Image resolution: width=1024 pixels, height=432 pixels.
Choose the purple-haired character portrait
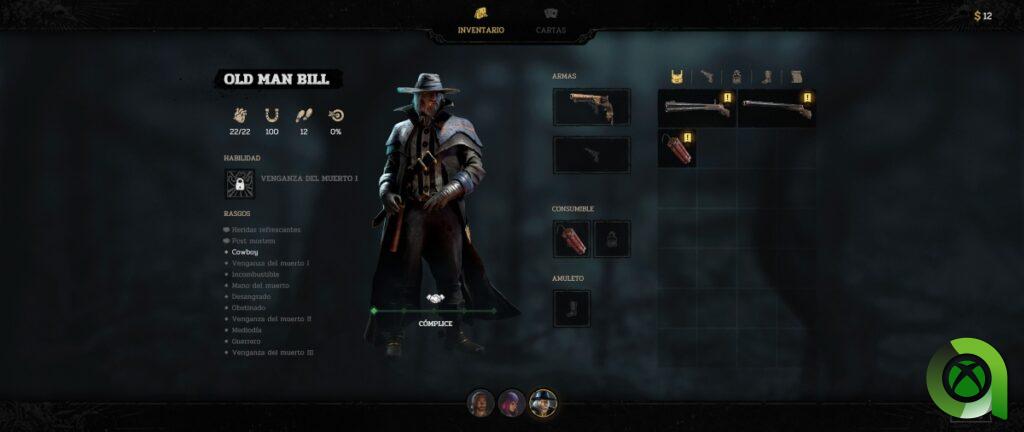pyautogui.click(x=512, y=402)
